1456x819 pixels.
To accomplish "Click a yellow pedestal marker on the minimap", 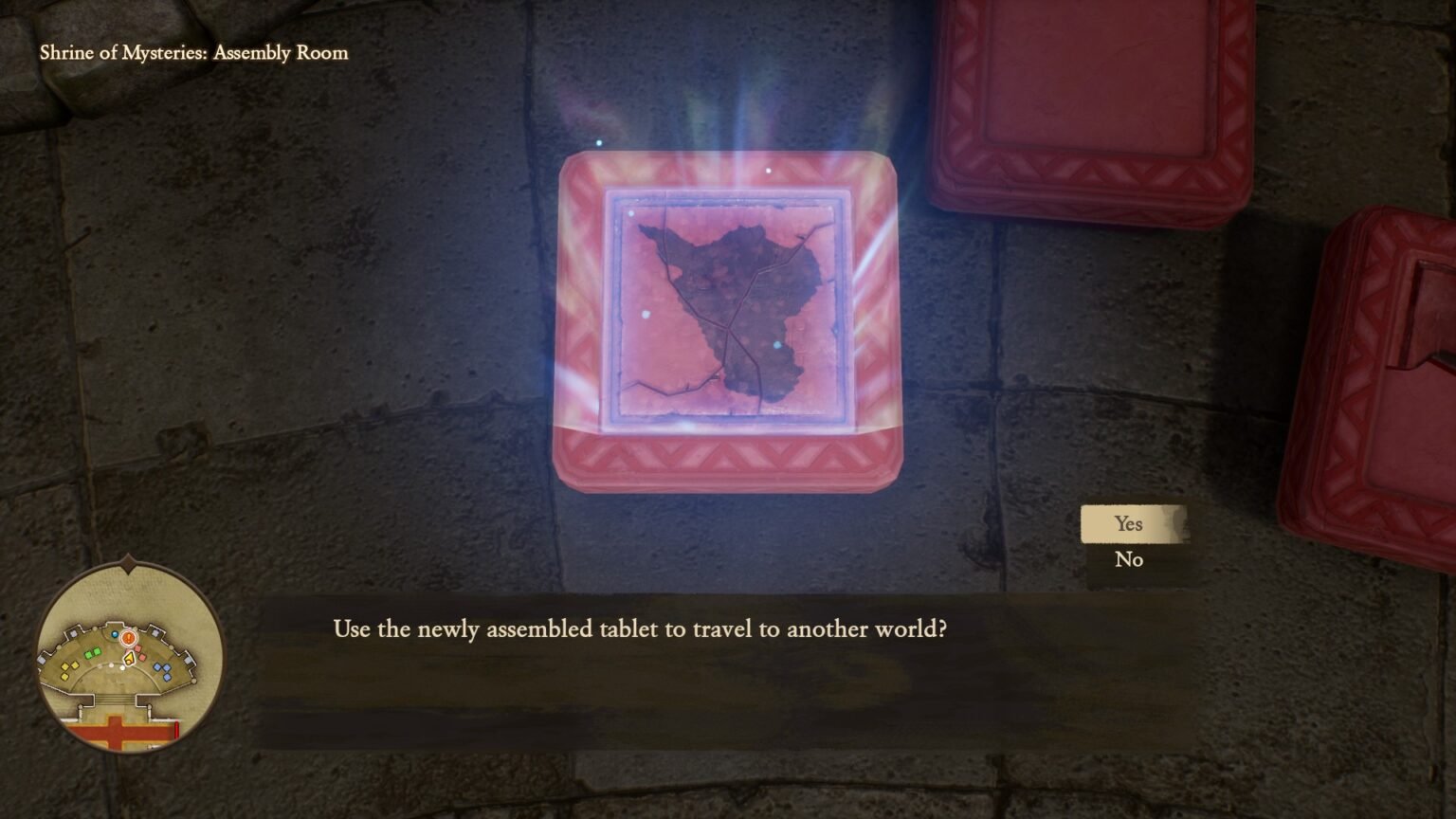I will (x=66, y=667).
